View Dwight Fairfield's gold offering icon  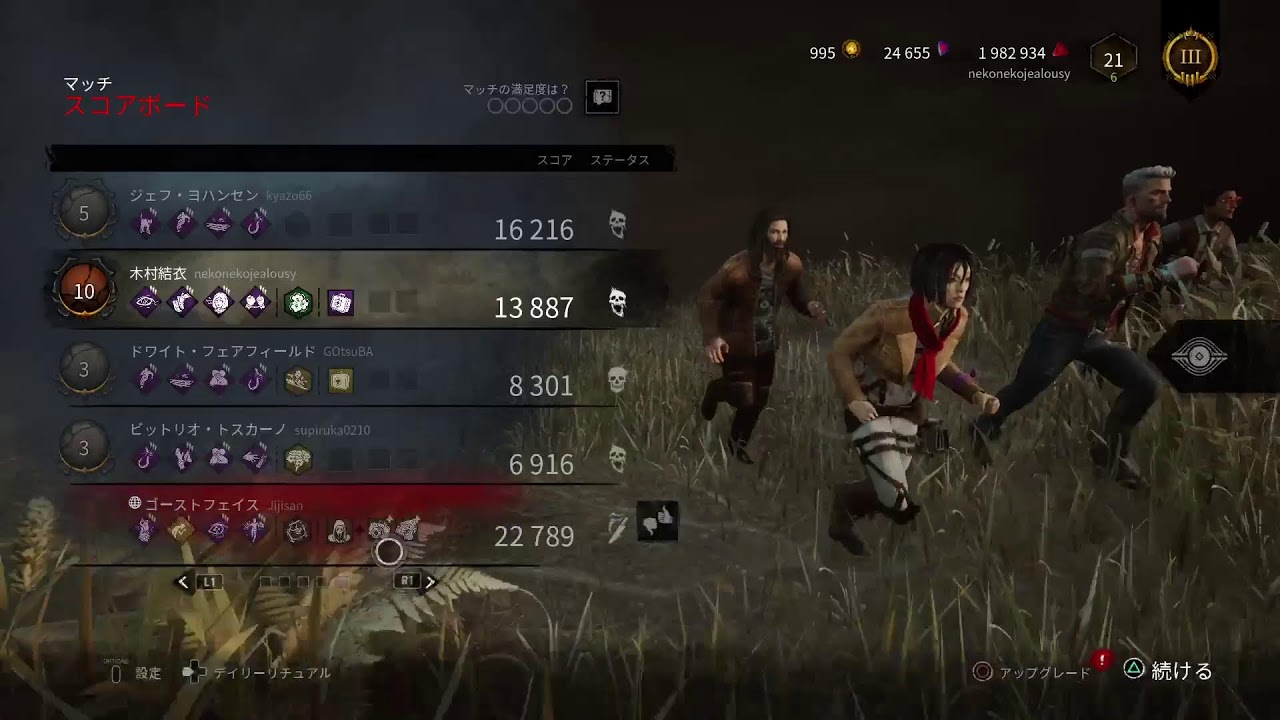coord(299,381)
